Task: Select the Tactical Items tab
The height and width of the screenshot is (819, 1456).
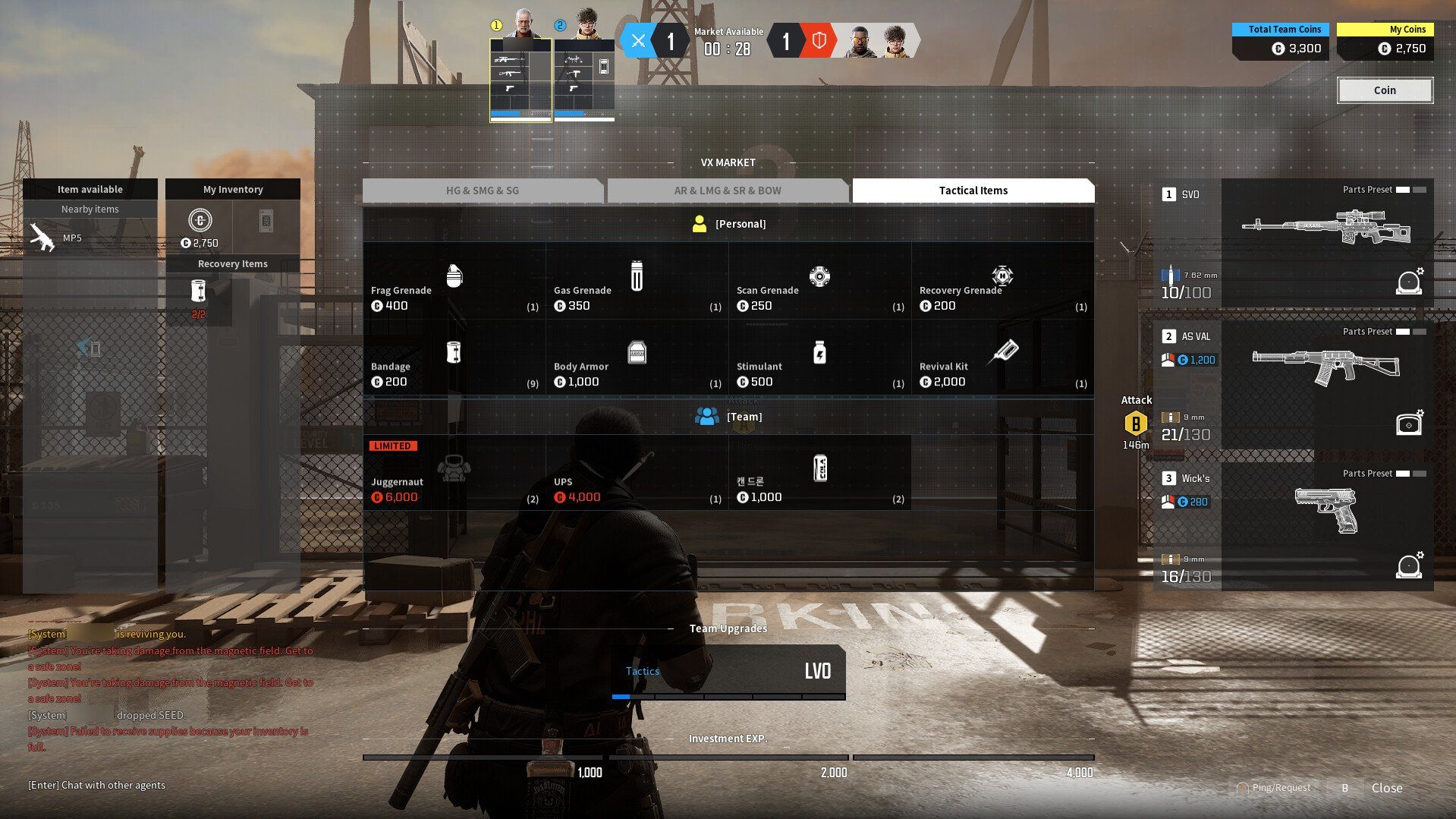Action: pos(973,191)
